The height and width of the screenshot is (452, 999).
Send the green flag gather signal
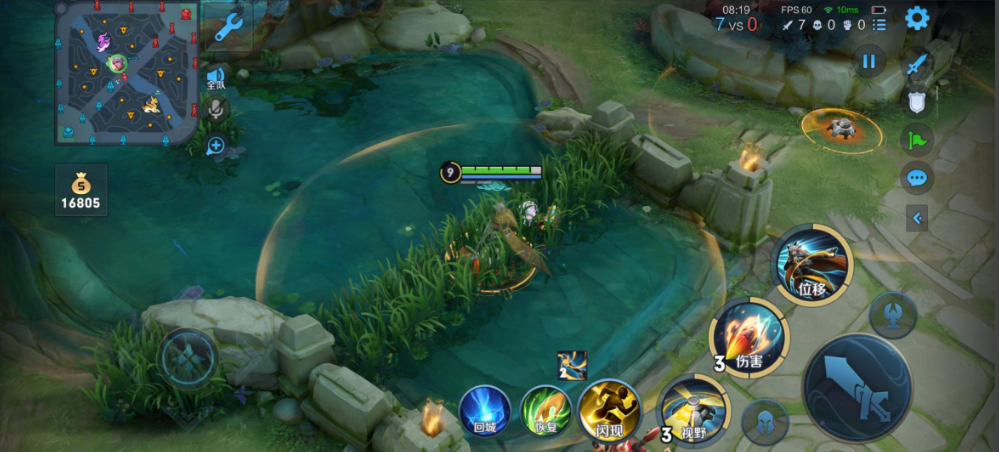(917, 140)
